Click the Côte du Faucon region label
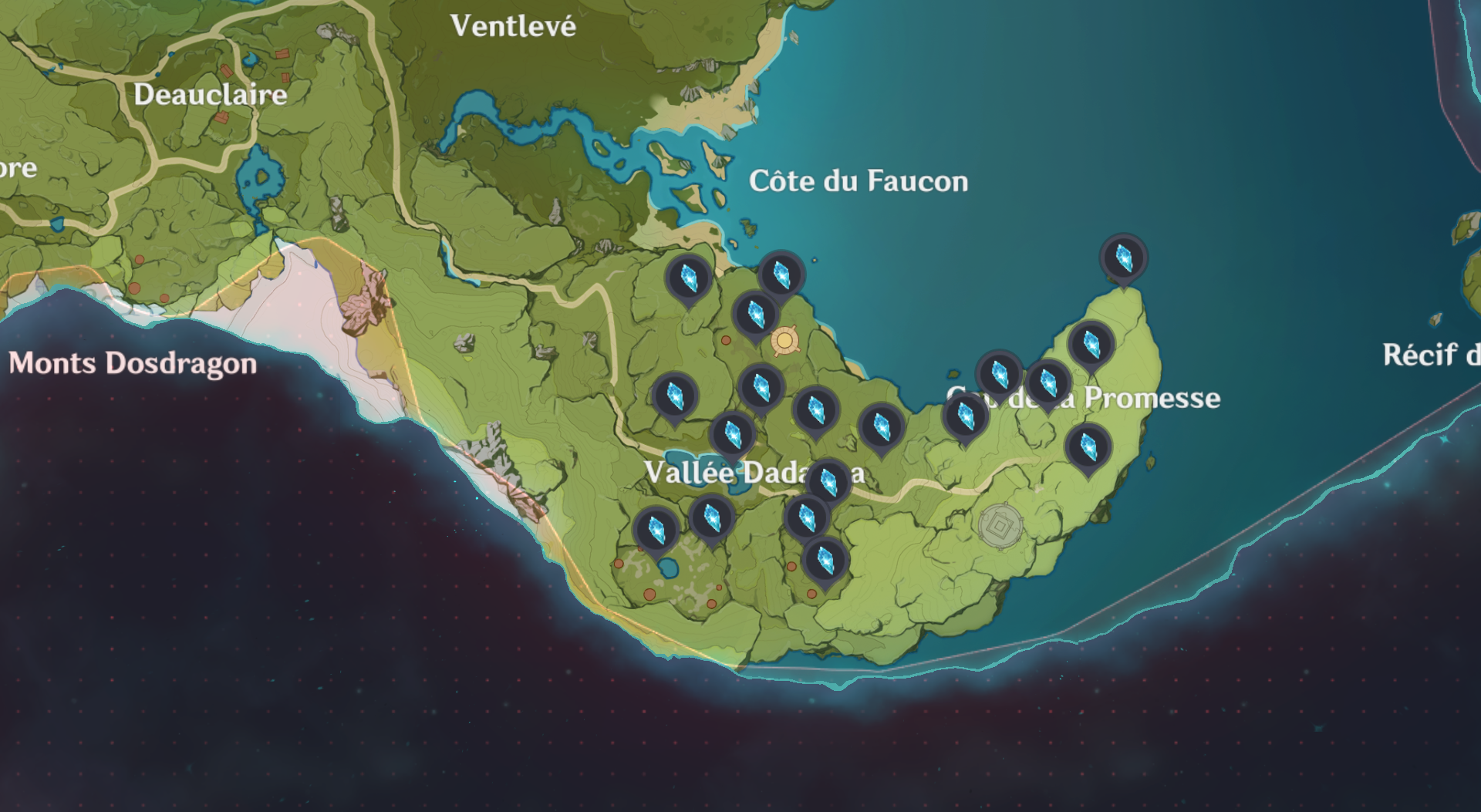 [x=859, y=181]
